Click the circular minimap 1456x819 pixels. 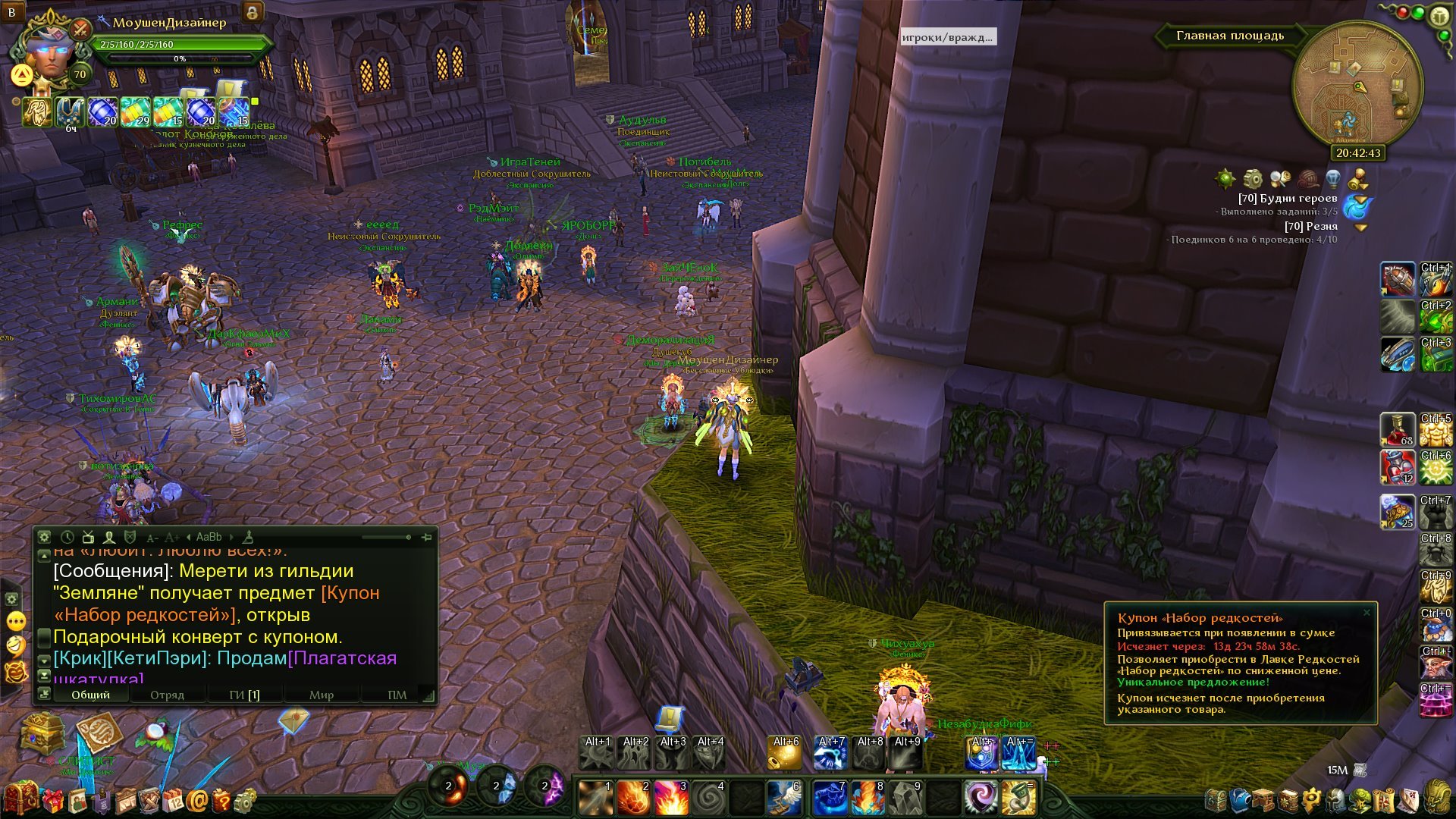[x=1357, y=83]
